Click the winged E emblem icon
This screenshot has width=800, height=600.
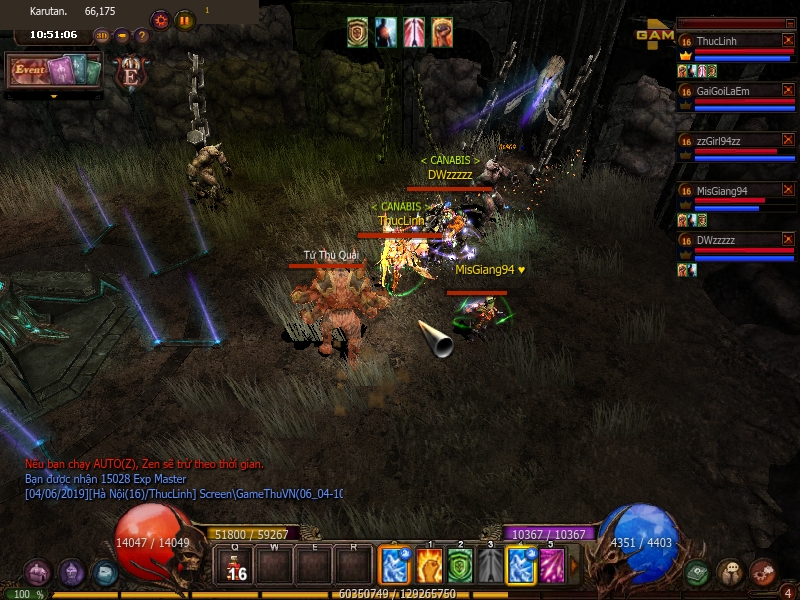129,71
